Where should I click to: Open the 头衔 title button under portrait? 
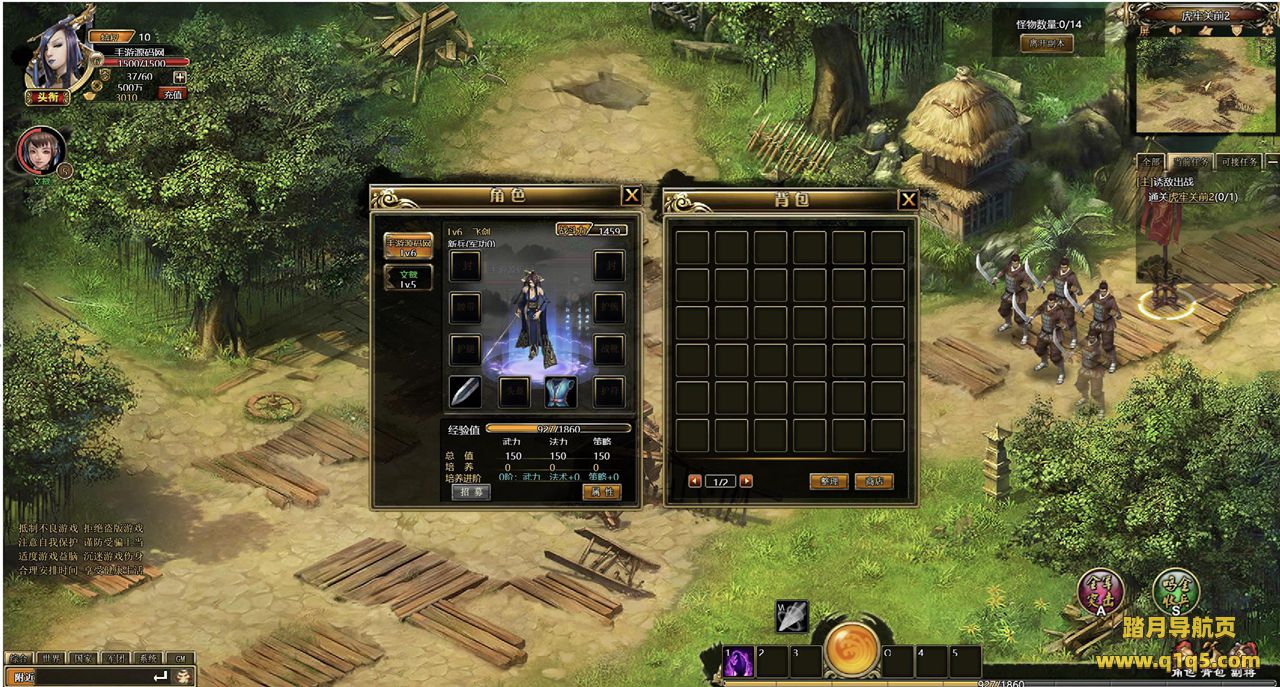pyautogui.click(x=47, y=97)
